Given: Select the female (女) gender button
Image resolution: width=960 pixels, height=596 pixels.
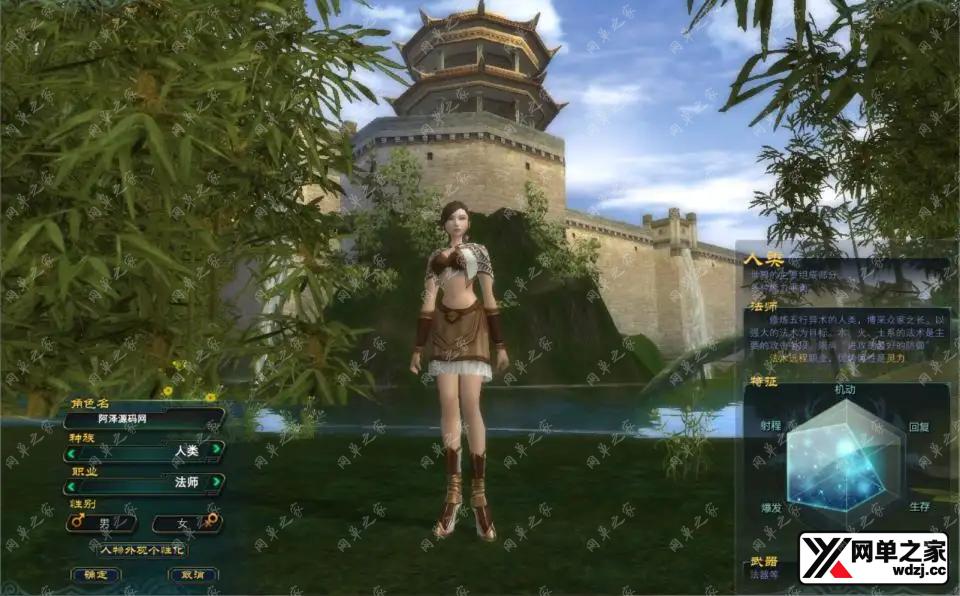Looking at the screenshot, I should tap(186, 522).
